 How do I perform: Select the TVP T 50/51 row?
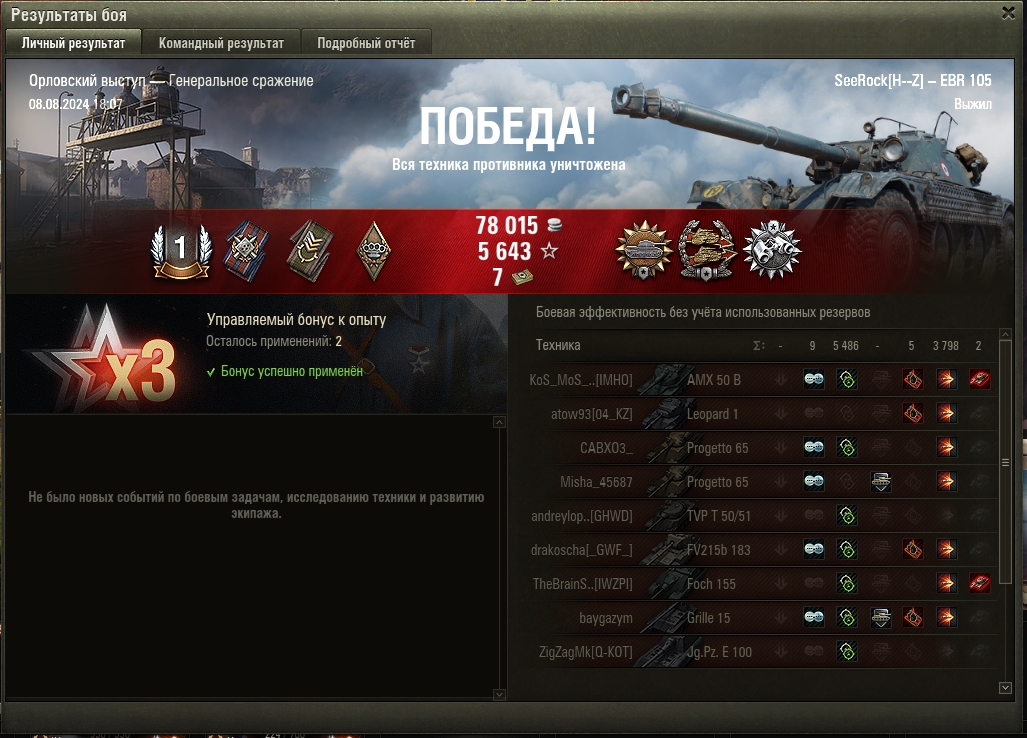tap(718, 516)
